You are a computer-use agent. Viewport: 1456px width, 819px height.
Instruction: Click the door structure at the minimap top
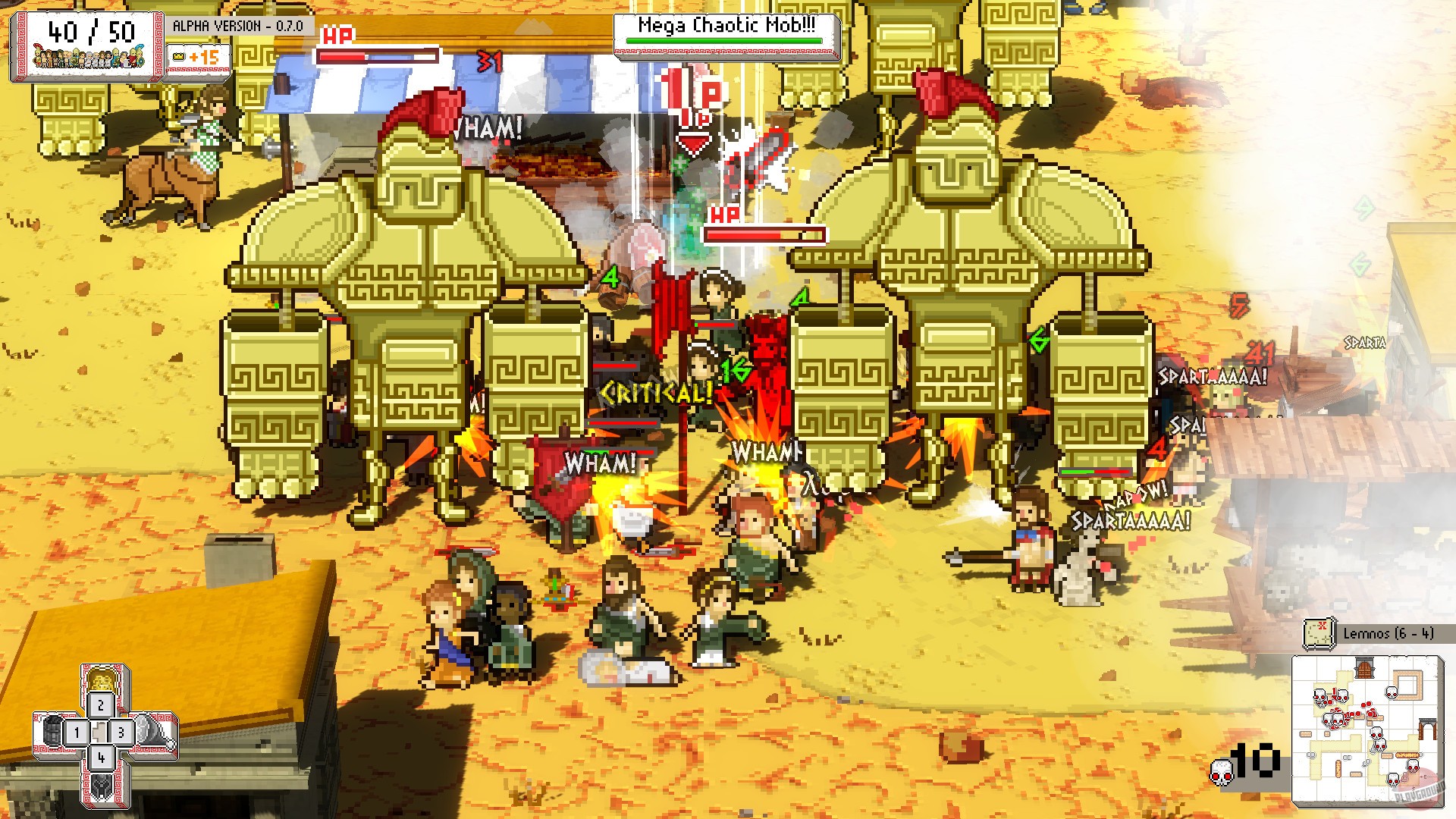coord(1363,667)
